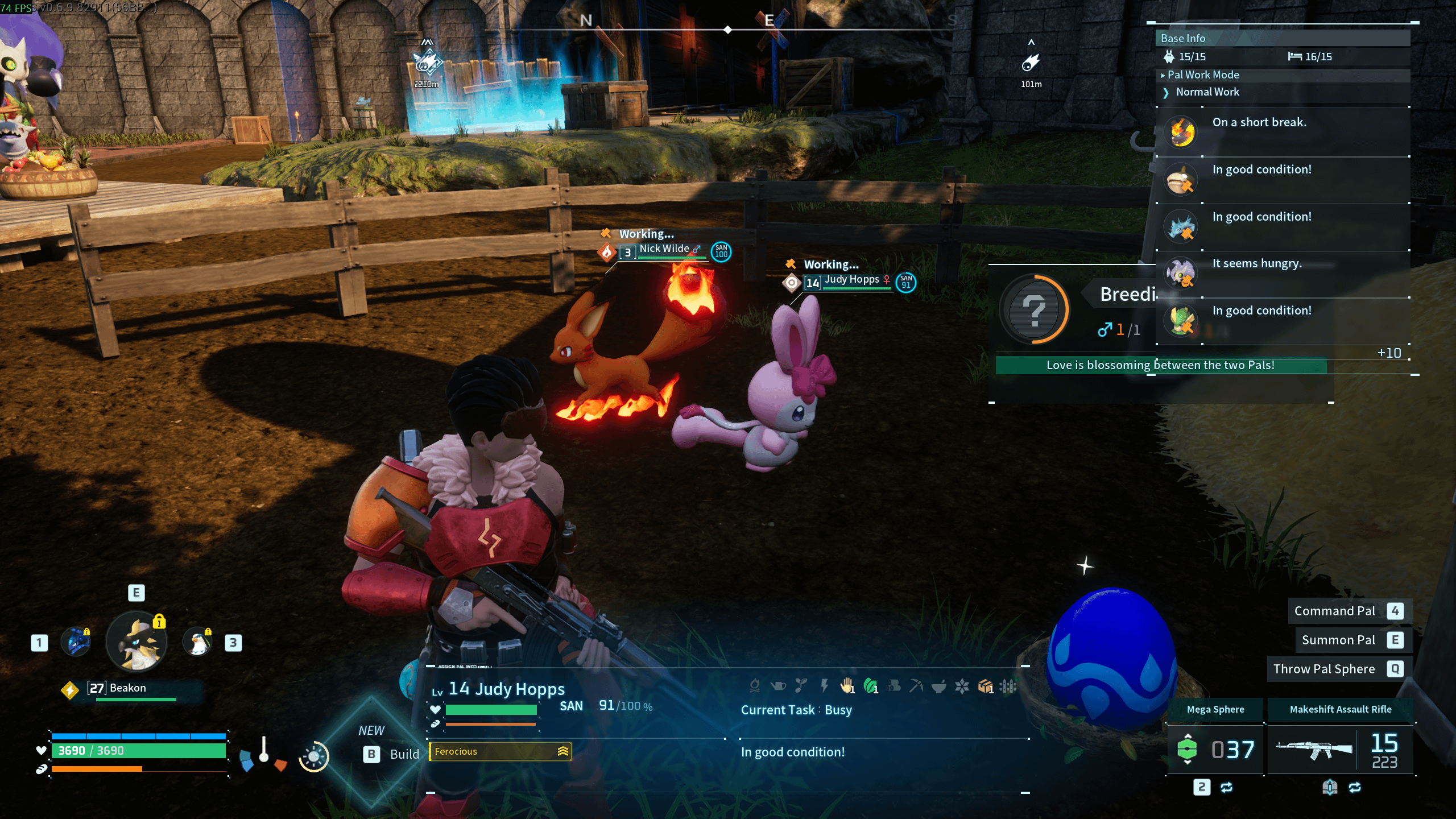Click the Transporting box suitability icon

[985, 686]
